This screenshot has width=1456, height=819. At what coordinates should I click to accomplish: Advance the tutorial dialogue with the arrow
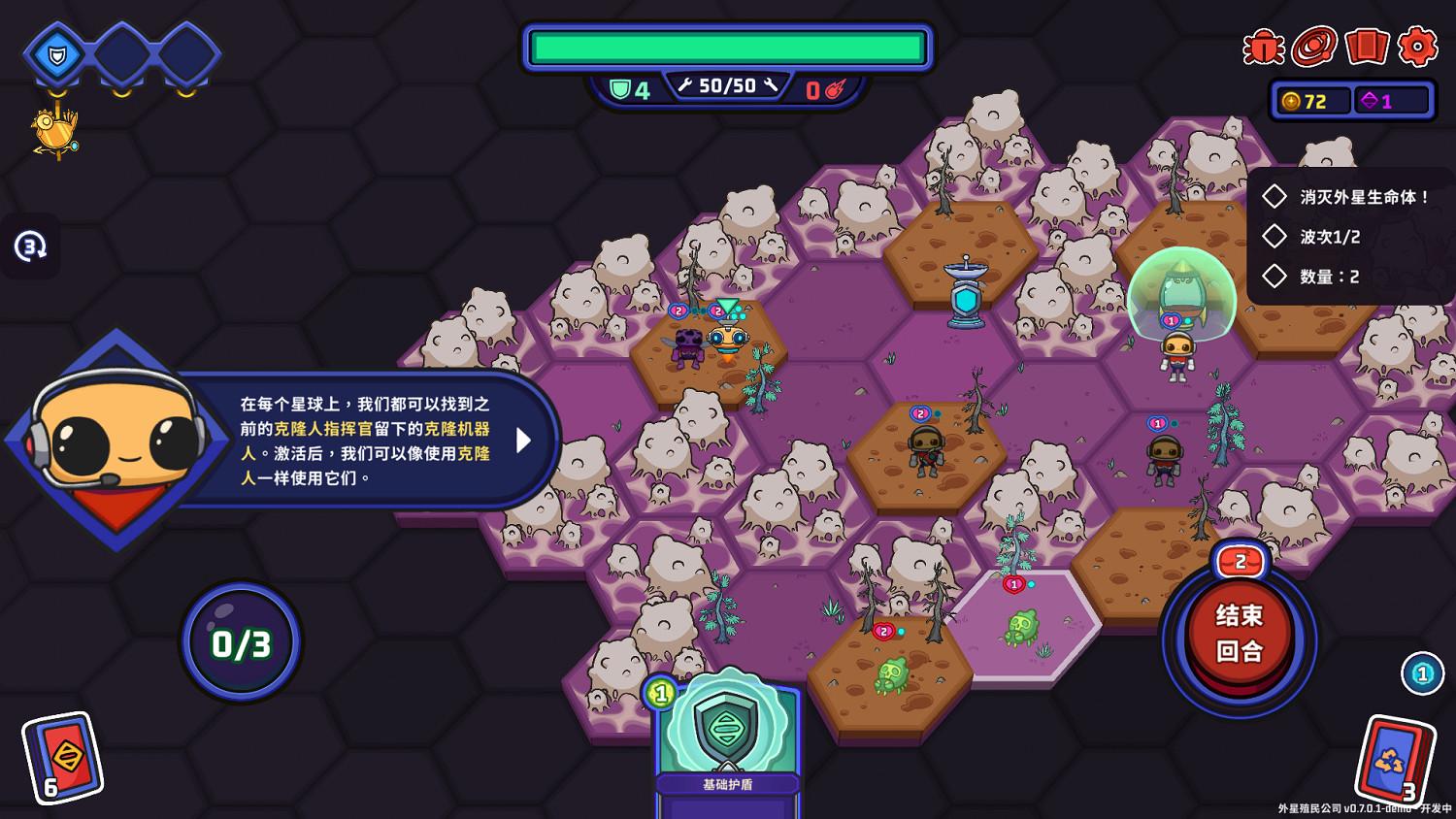[x=524, y=441]
